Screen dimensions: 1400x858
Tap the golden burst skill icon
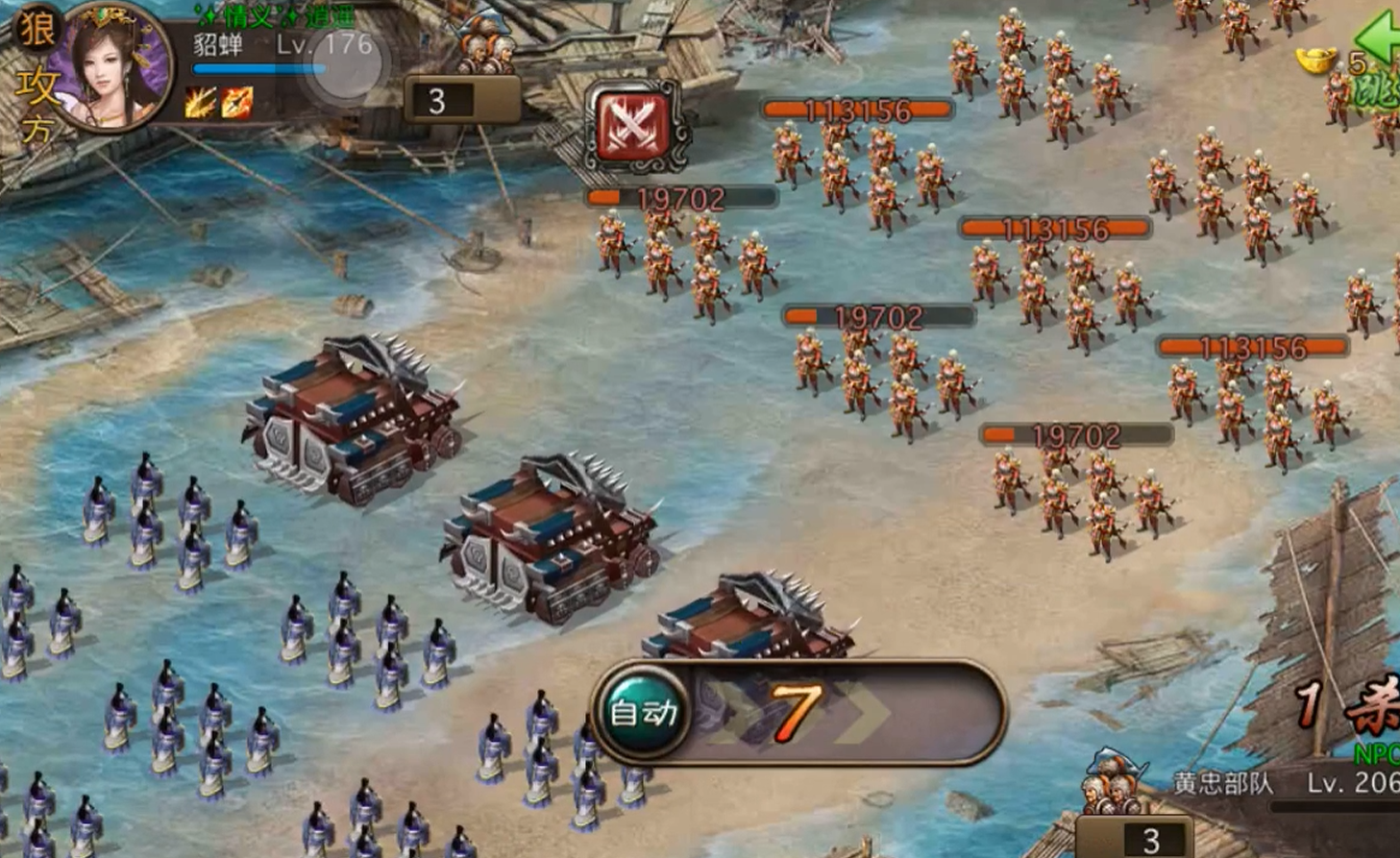coord(200,103)
